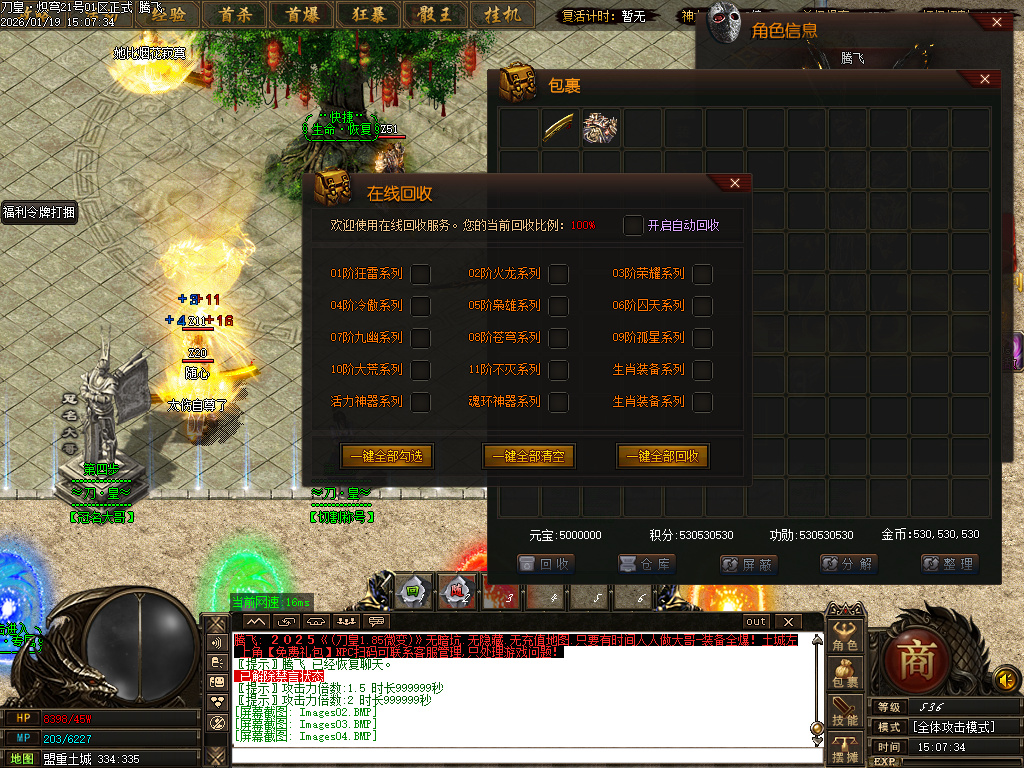This screenshot has width=1024, height=768.
Task: Open the 仓库 warehouse from the bag
Action: pyautogui.click(x=648, y=564)
